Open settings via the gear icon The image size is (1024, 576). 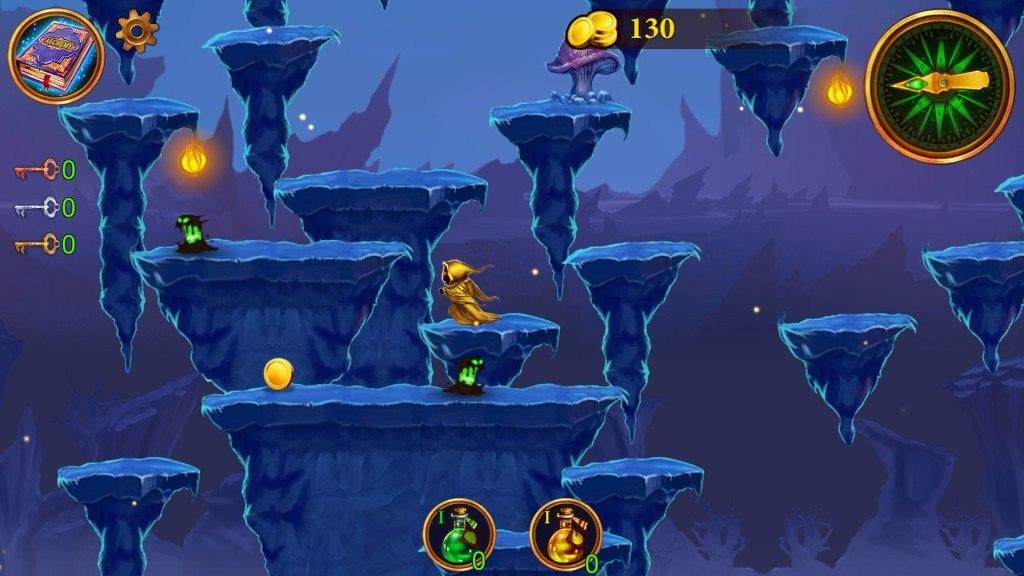[x=137, y=32]
